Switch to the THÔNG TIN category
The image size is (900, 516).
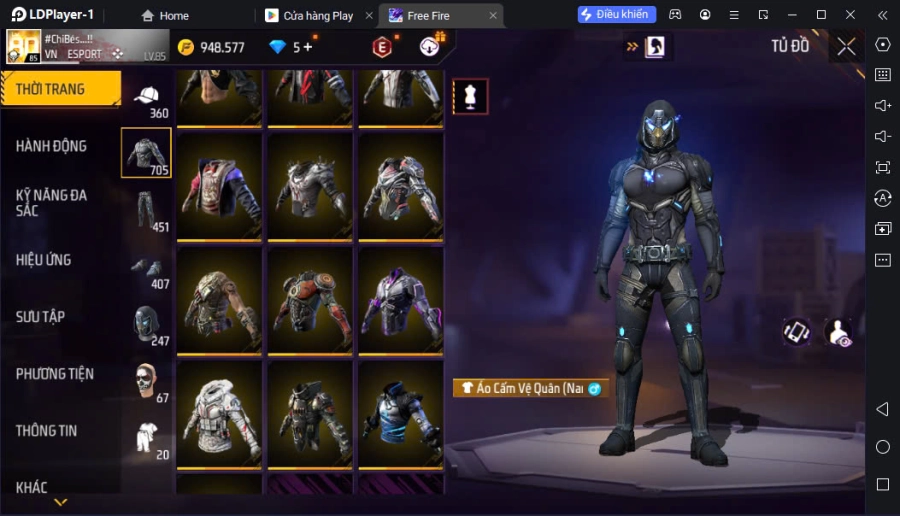(x=47, y=431)
